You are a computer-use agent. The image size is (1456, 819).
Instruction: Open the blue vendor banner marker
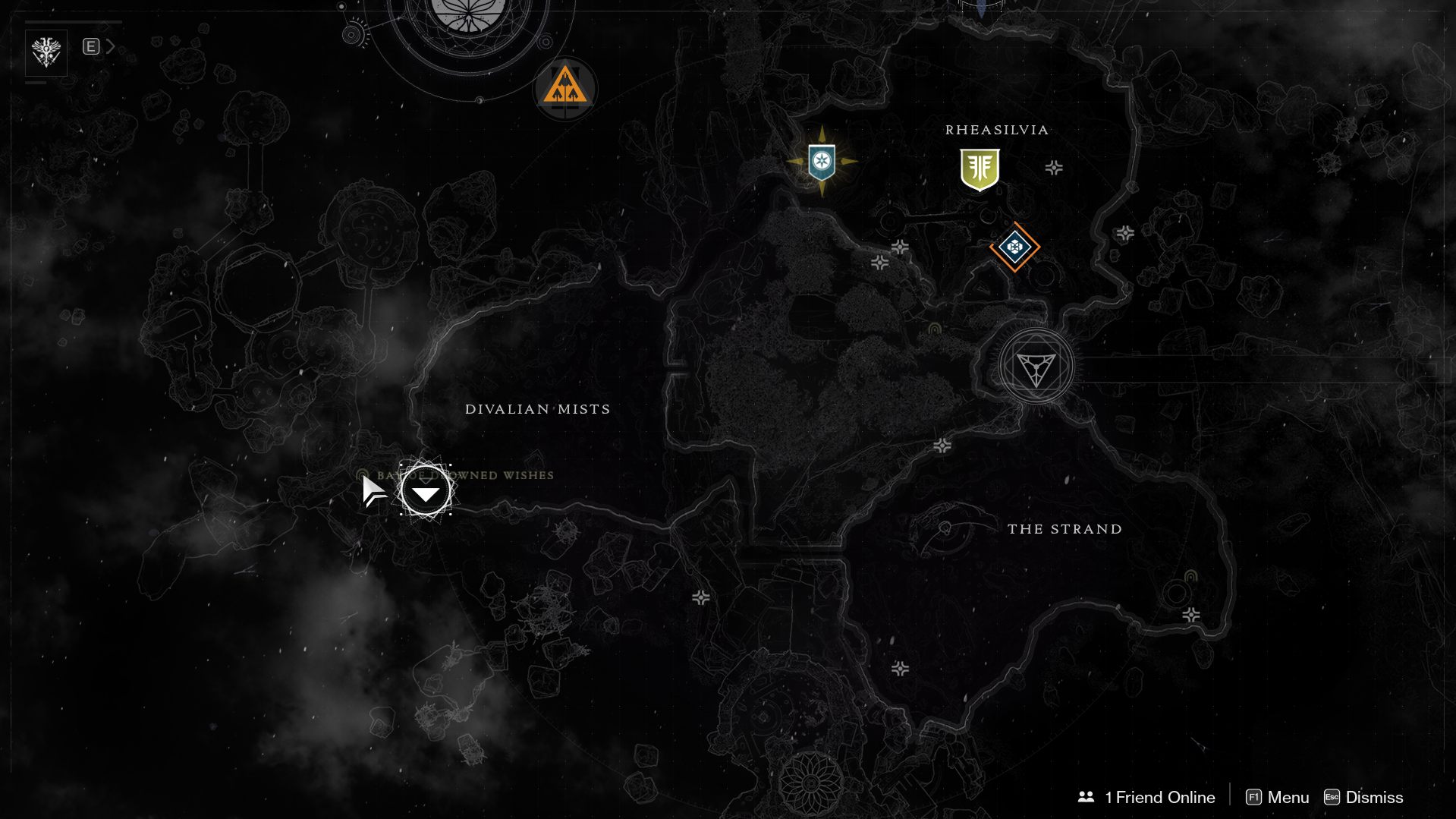click(822, 162)
